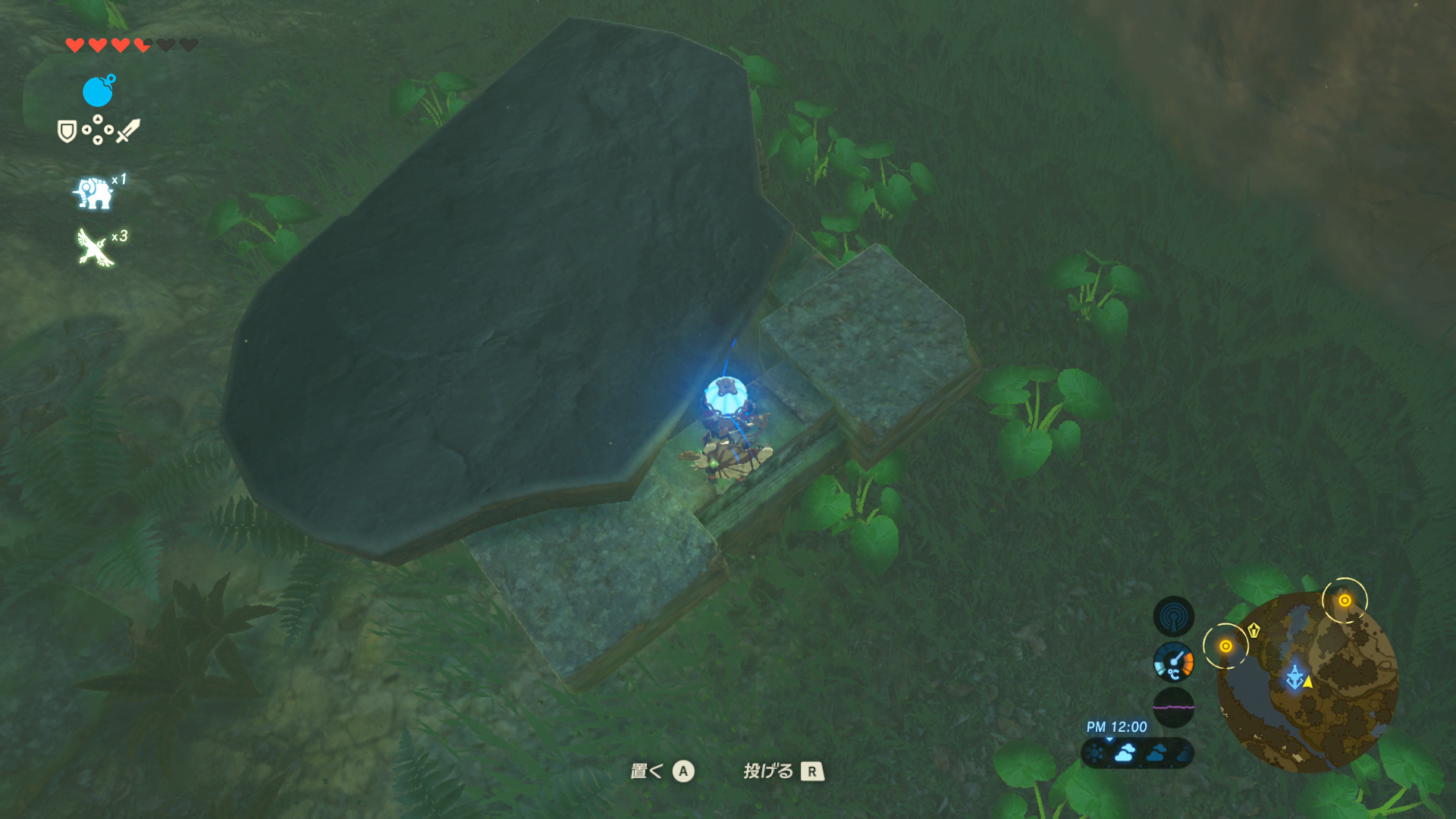
Task: Expand the d-pad selector between shield and sword
Action: (97, 128)
